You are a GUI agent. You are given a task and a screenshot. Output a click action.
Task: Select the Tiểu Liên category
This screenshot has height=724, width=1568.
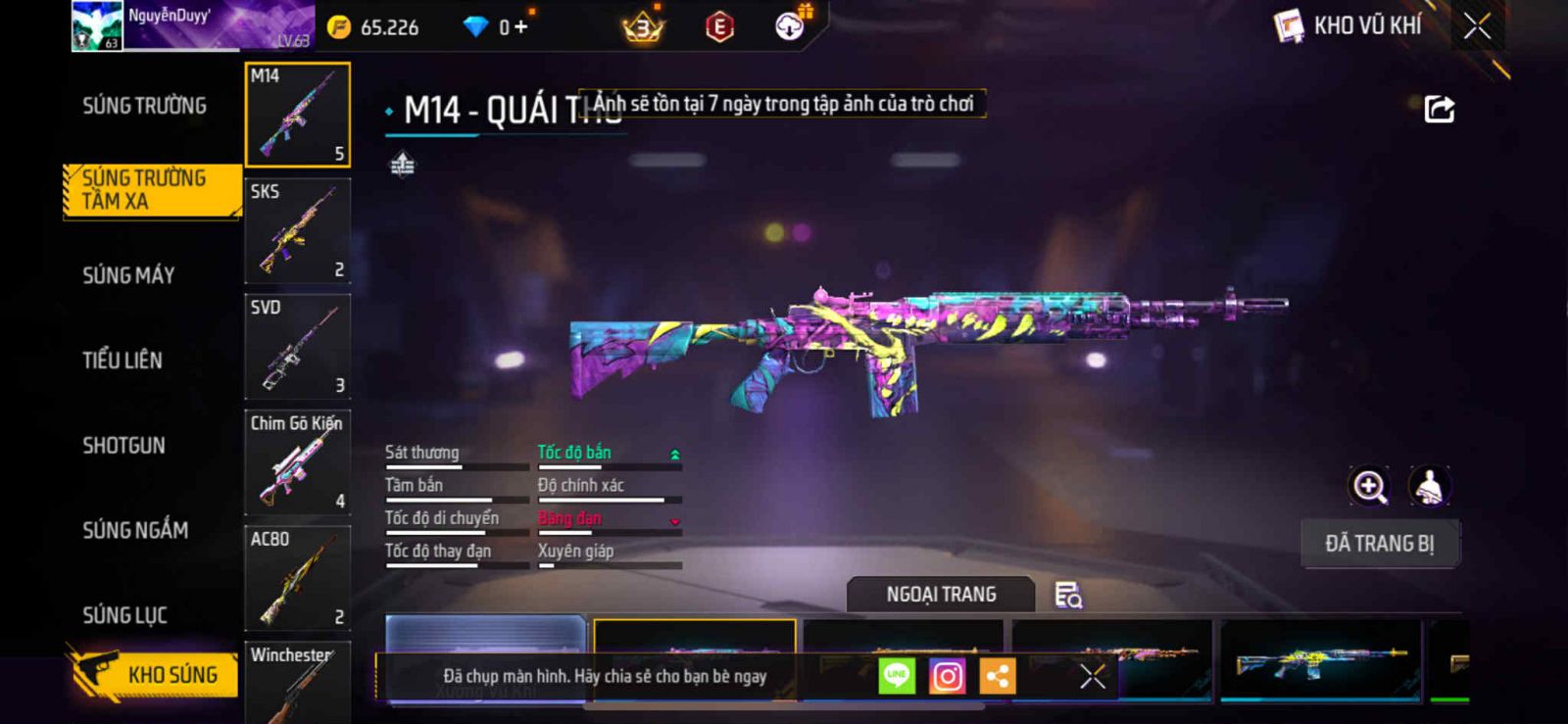122,361
